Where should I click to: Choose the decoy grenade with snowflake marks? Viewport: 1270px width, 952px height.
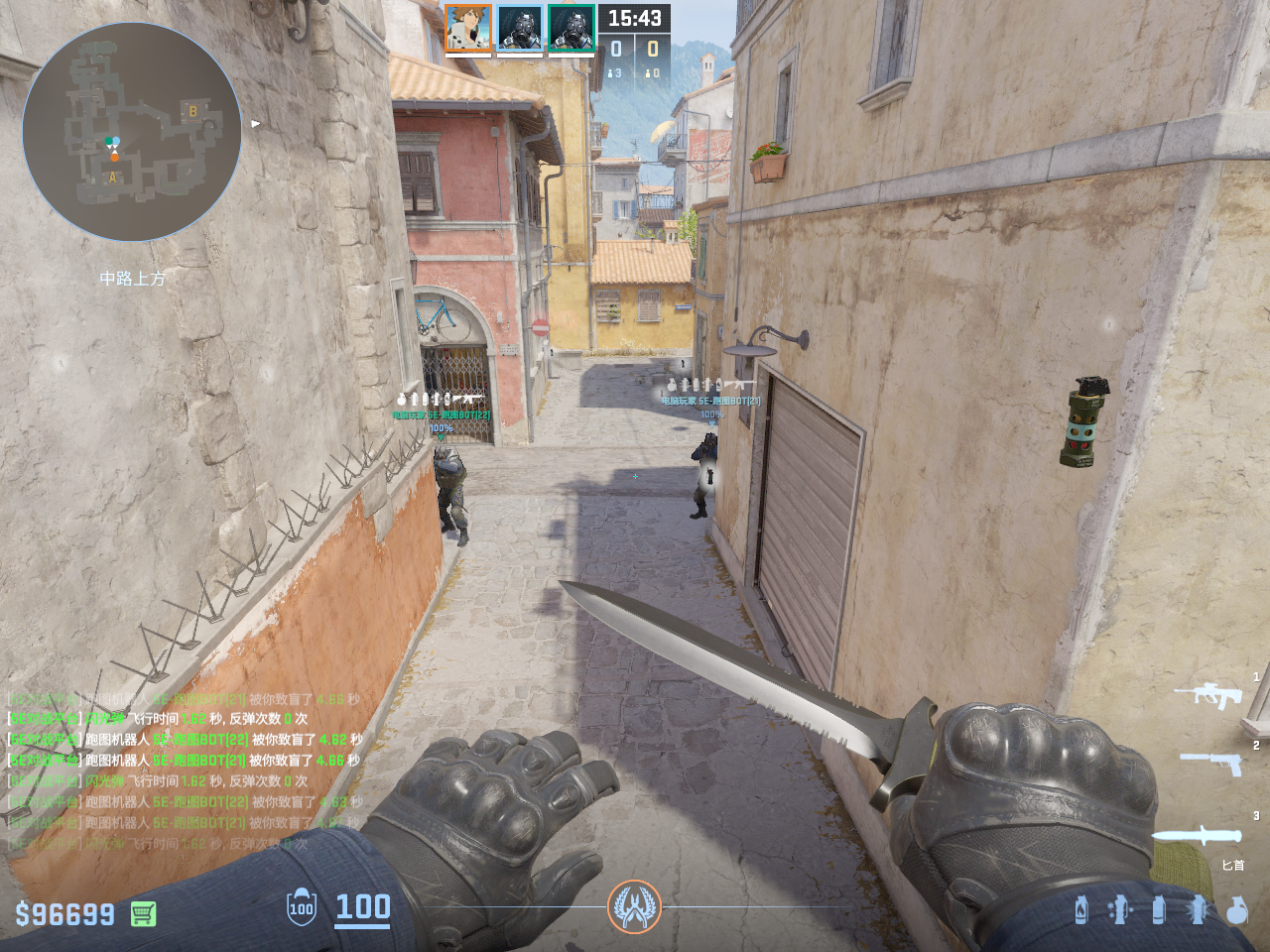[1120, 909]
